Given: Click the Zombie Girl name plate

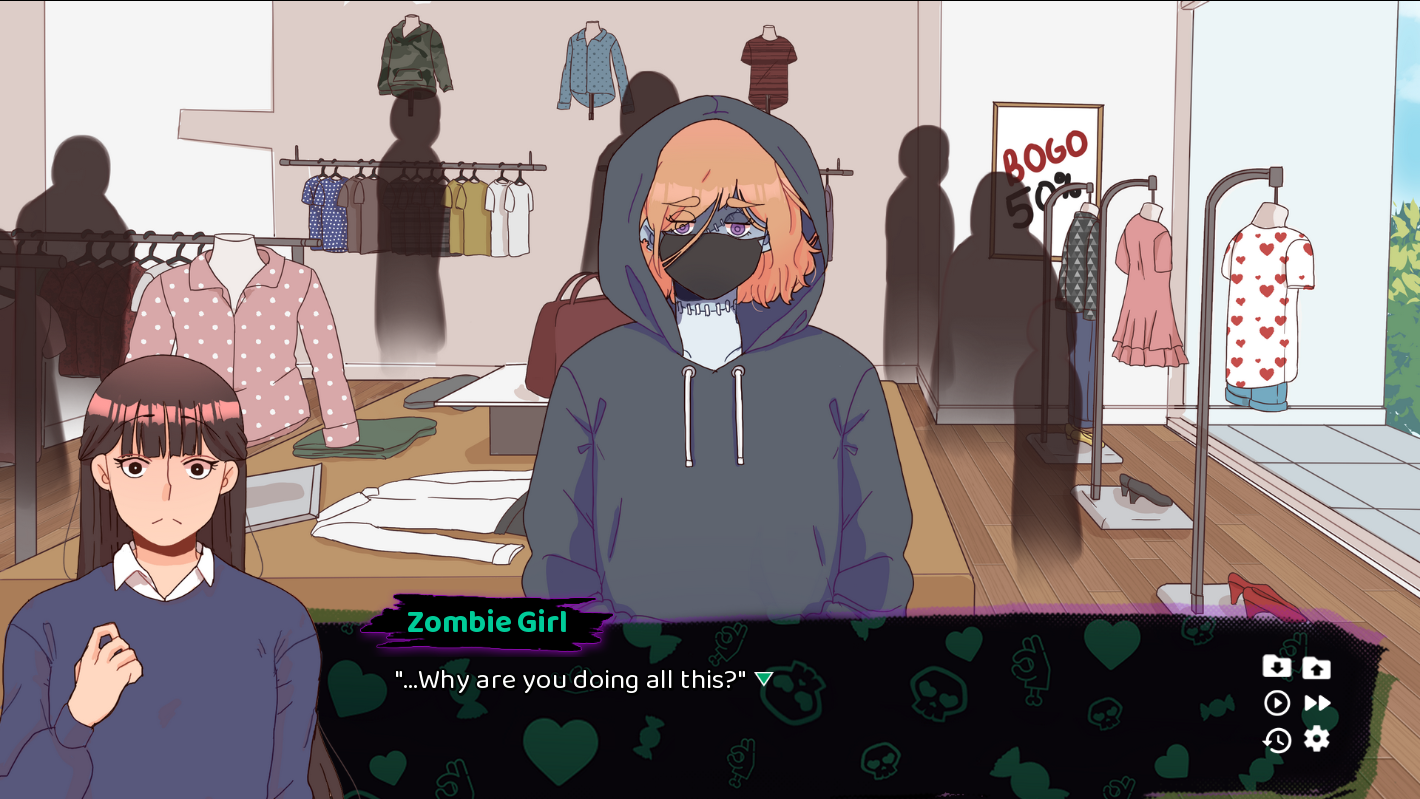Looking at the screenshot, I should pyautogui.click(x=487, y=622).
